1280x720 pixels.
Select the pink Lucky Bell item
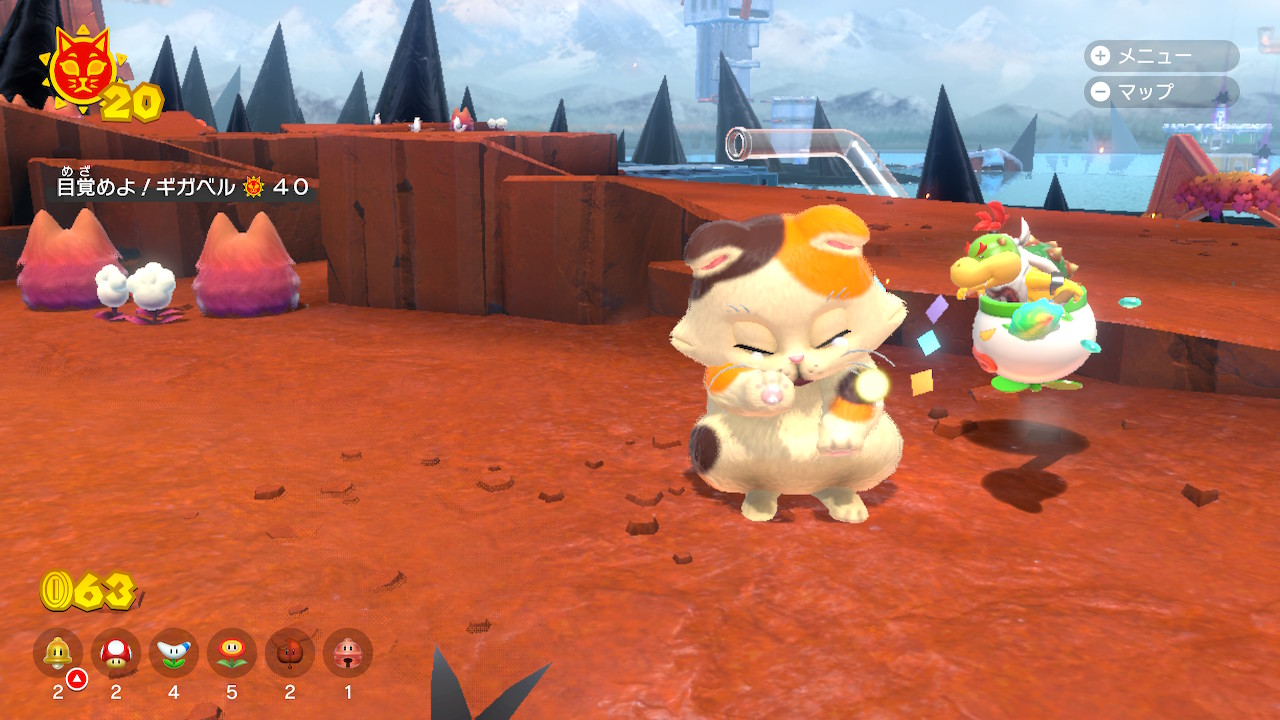pos(348,654)
